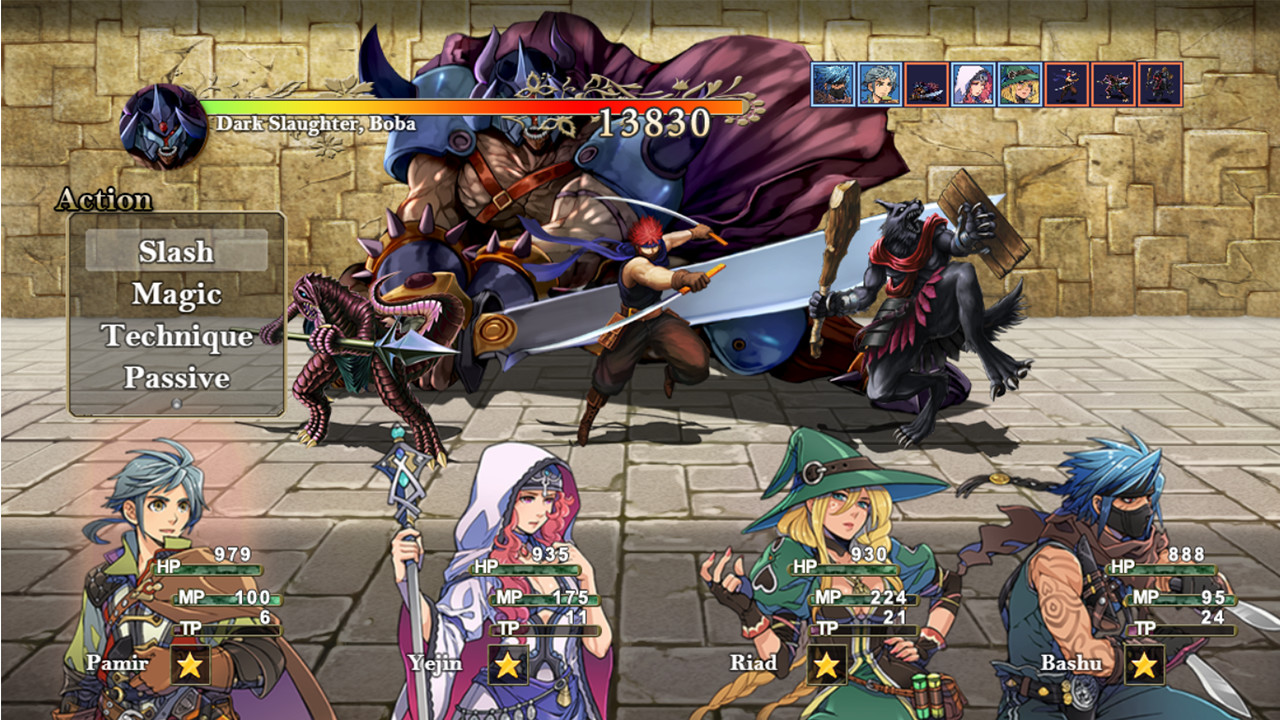This screenshot has height=720, width=1280.
Task: Click the star icon next to Bashu
Action: click(x=1144, y=664)
